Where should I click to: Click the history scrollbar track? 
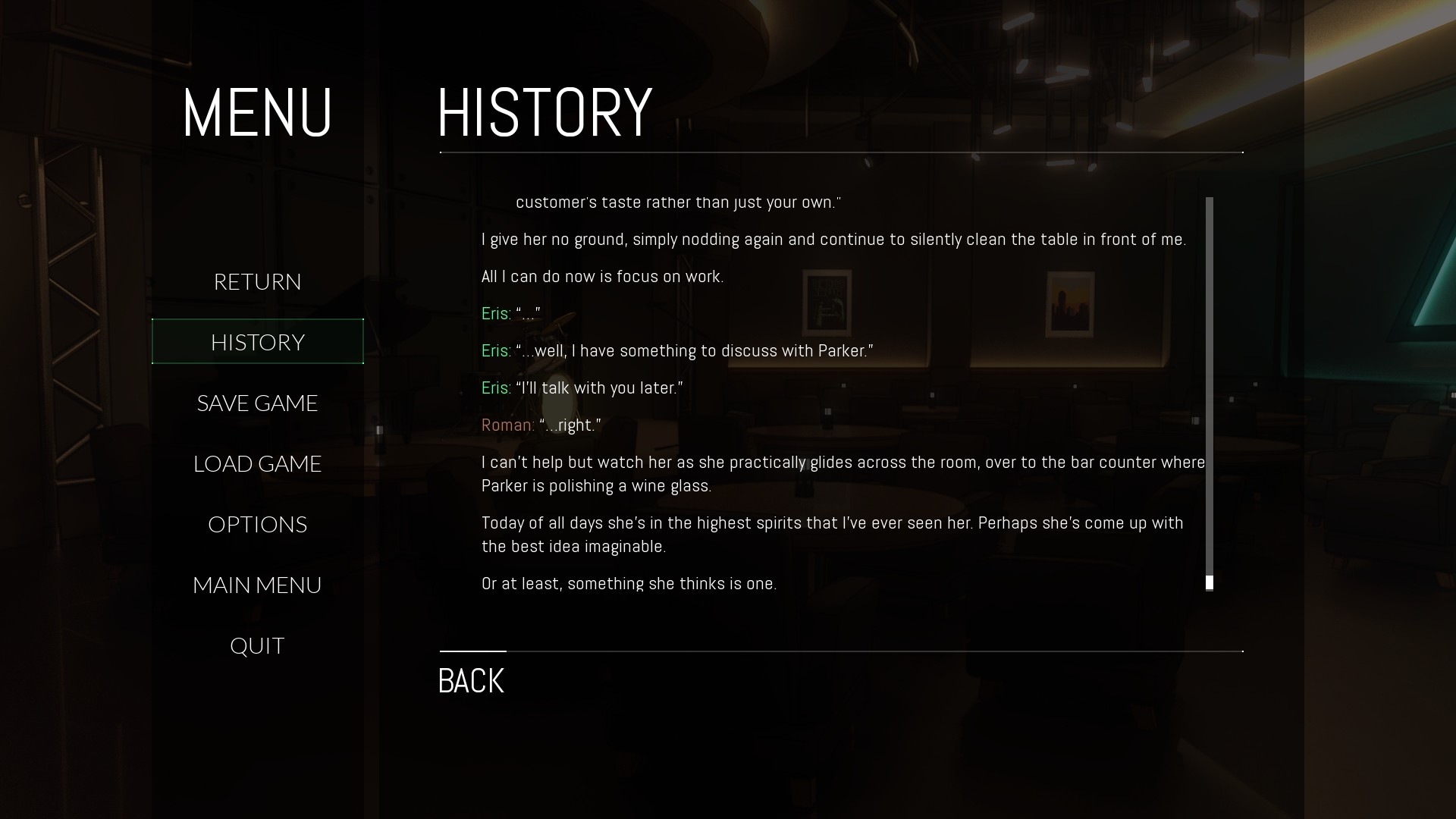[1209, 379]
